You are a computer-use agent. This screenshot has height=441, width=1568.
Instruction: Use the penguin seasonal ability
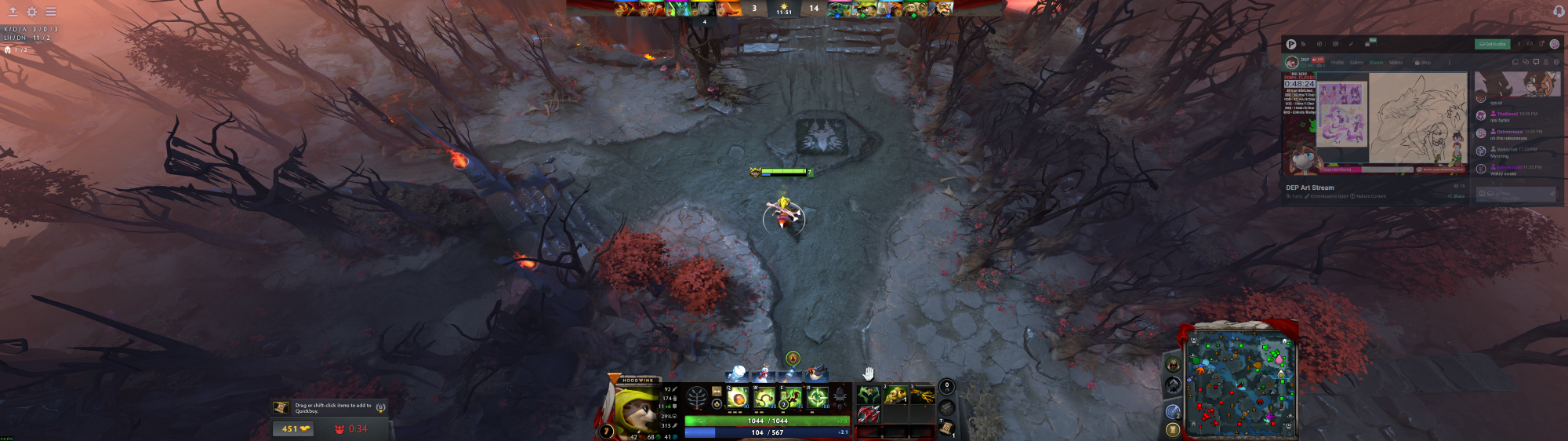tap(818, 374)
